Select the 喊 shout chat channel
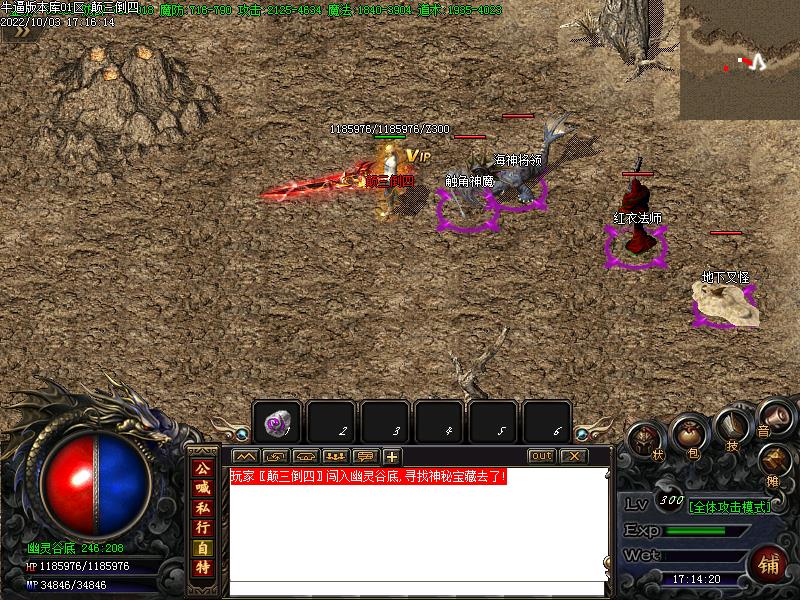This screenshot has width=800, height=600. pyautogui.click(x=203, y=487)
